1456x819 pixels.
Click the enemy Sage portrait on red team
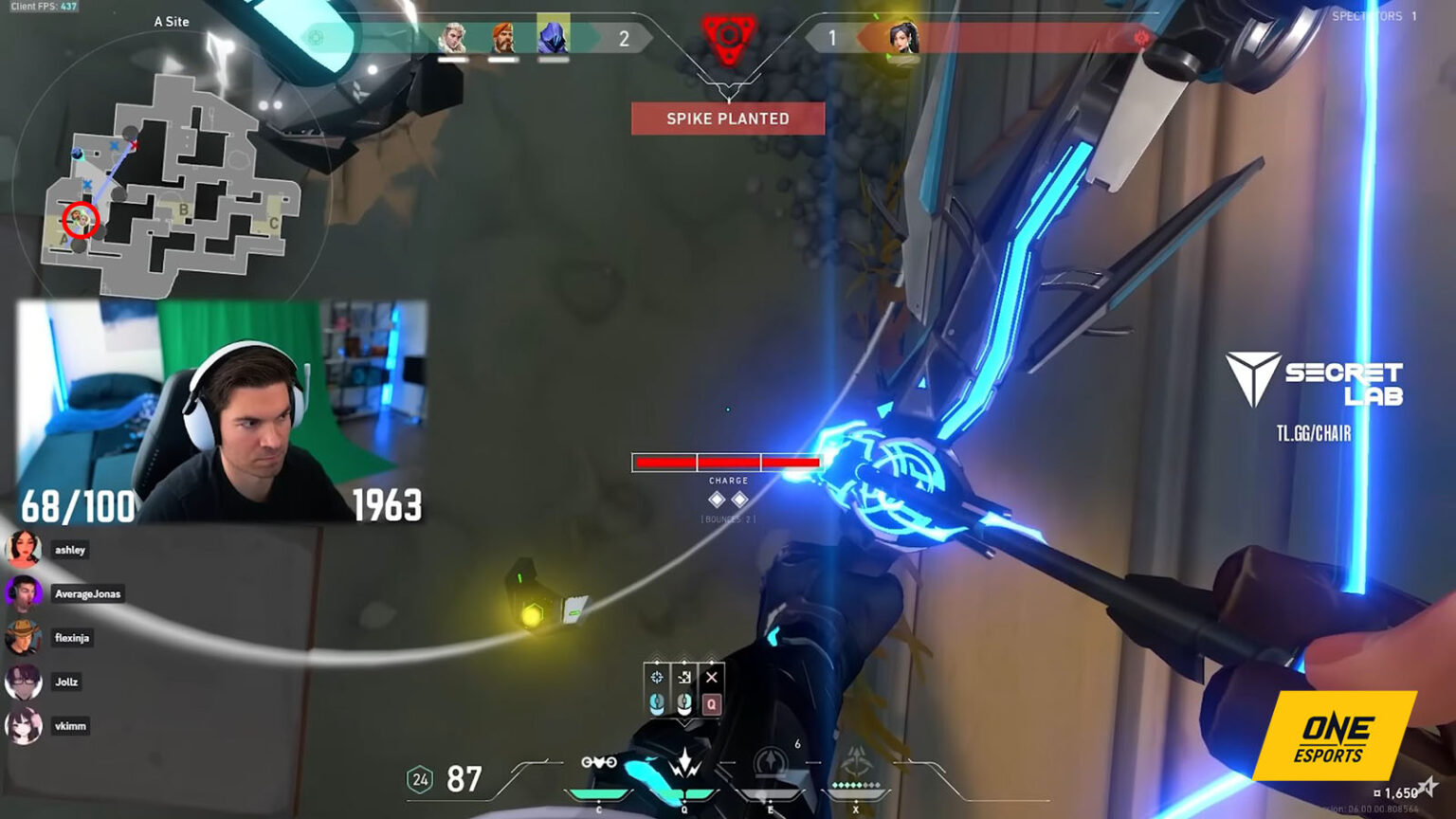902,39
